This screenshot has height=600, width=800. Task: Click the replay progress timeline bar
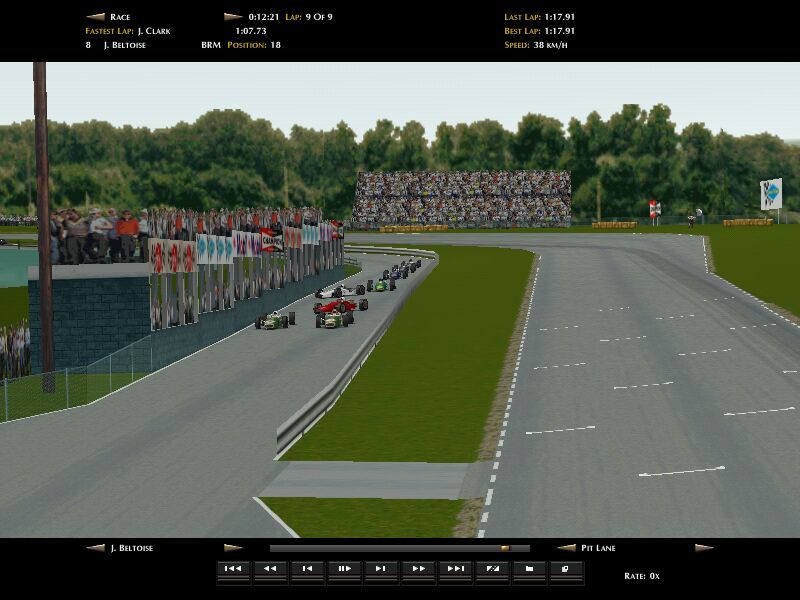tap(399, 548)
